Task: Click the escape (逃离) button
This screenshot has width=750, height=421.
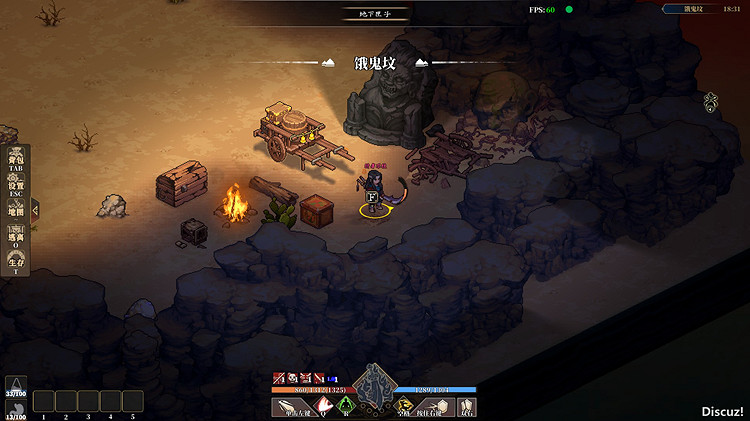Action: 15,238
